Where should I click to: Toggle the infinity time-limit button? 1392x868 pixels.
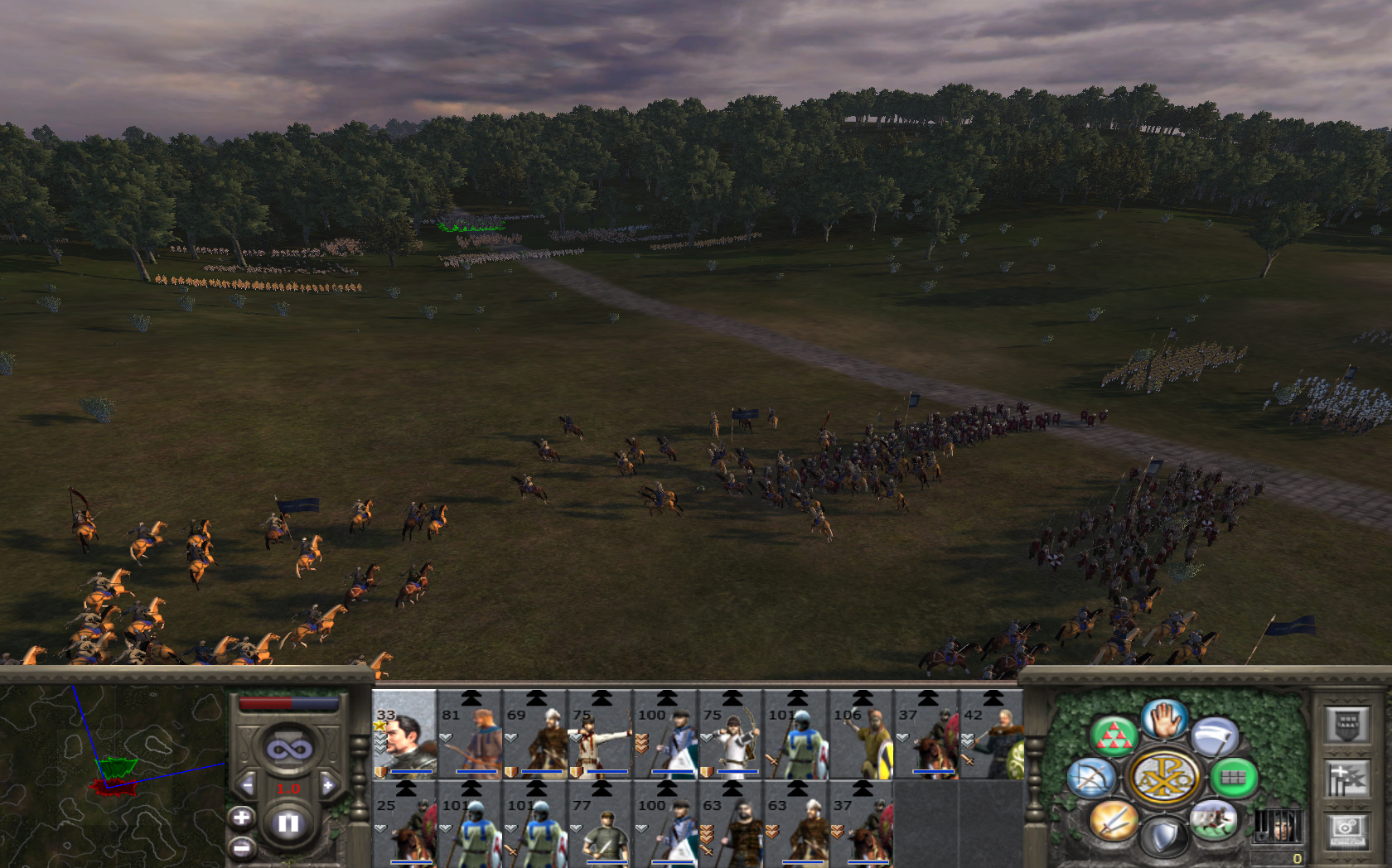pyautogui.click(x=288, y=750)
